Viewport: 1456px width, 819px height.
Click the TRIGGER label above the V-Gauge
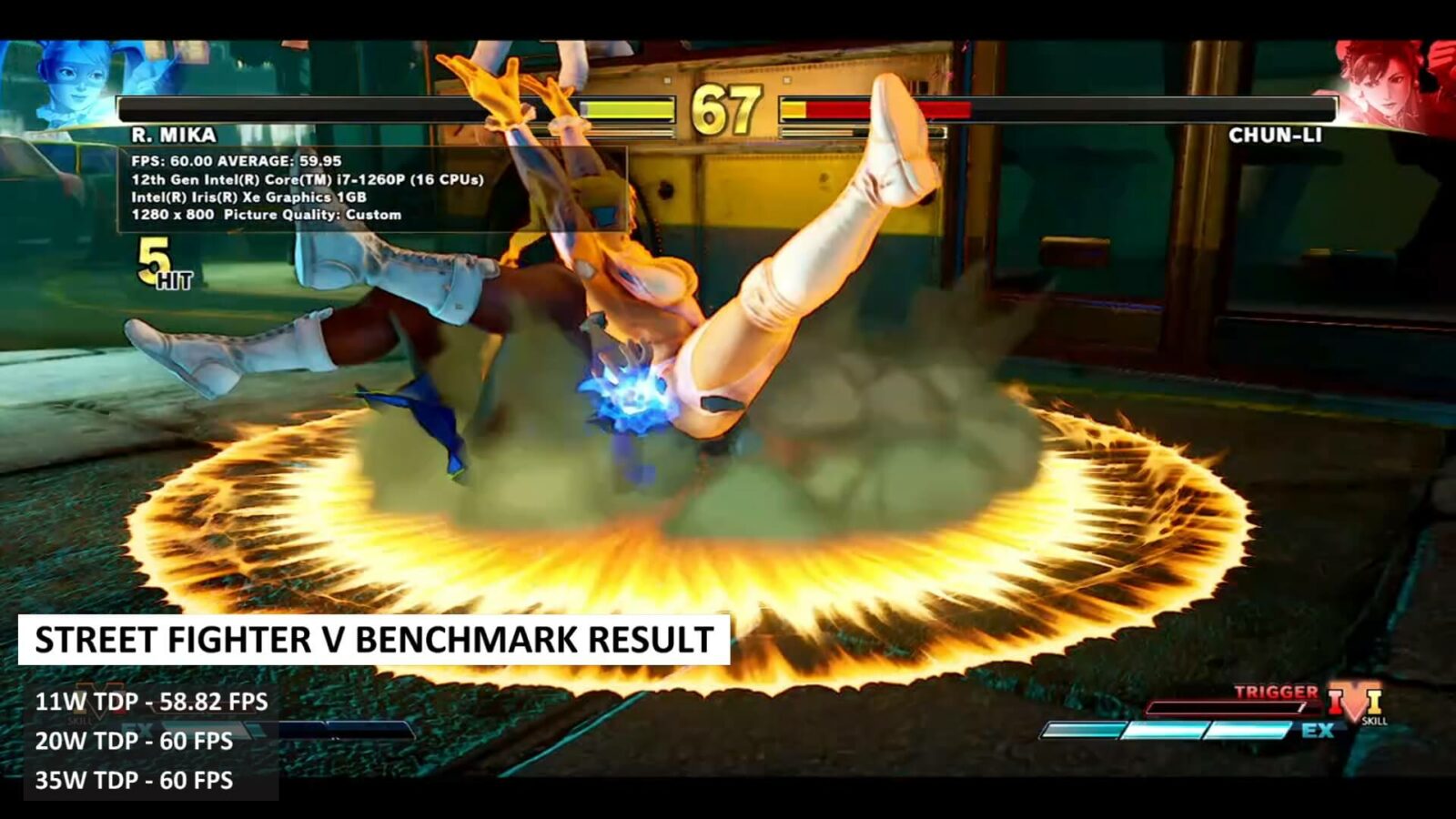pyautogui.click(x=1274, y=692)
